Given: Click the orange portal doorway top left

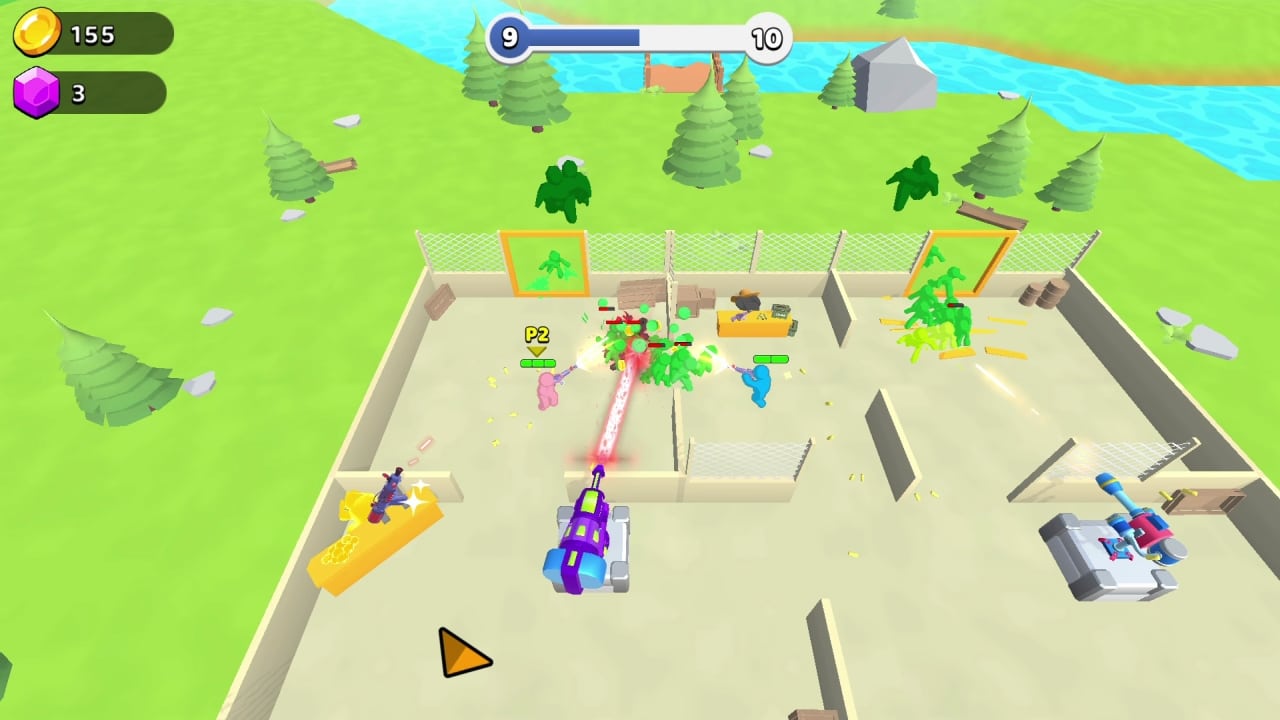Looking at the screenshot, I should pyautogui.click(x=543, y=263).
